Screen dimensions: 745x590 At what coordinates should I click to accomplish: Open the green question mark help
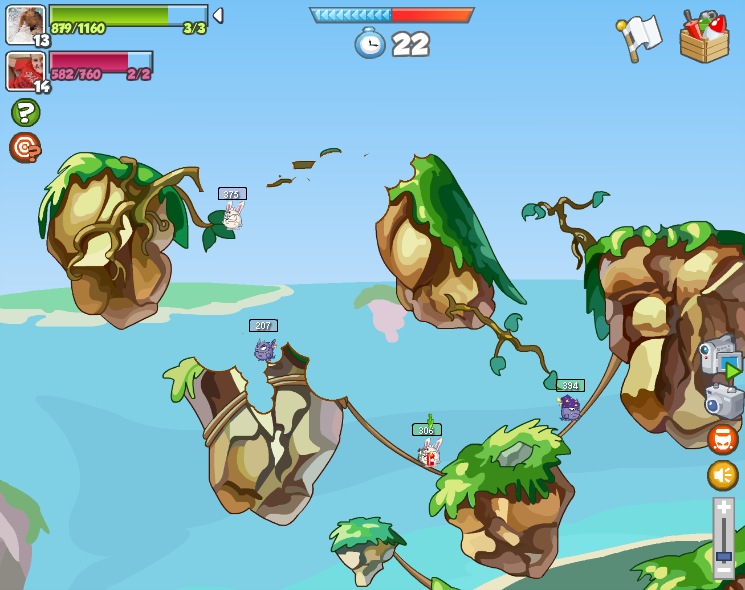pos(25,112)
